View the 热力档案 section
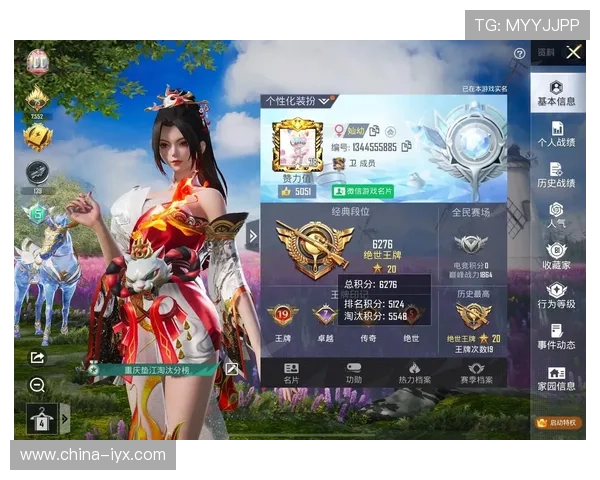This screenshot has height=480, width=600. pyautogui.click(x=414, y=373)
